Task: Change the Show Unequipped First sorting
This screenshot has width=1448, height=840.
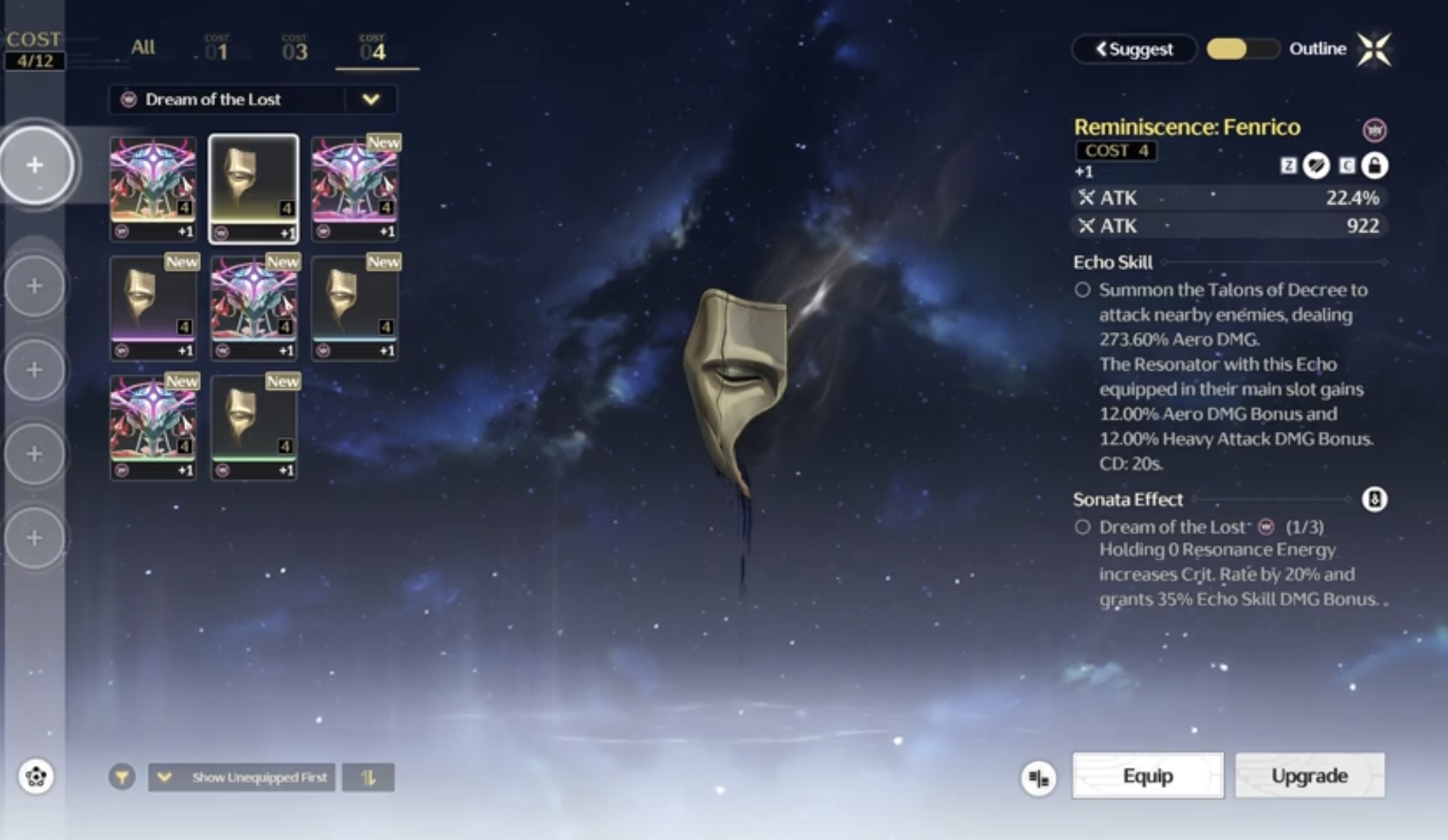Action: tap(242, 777)
